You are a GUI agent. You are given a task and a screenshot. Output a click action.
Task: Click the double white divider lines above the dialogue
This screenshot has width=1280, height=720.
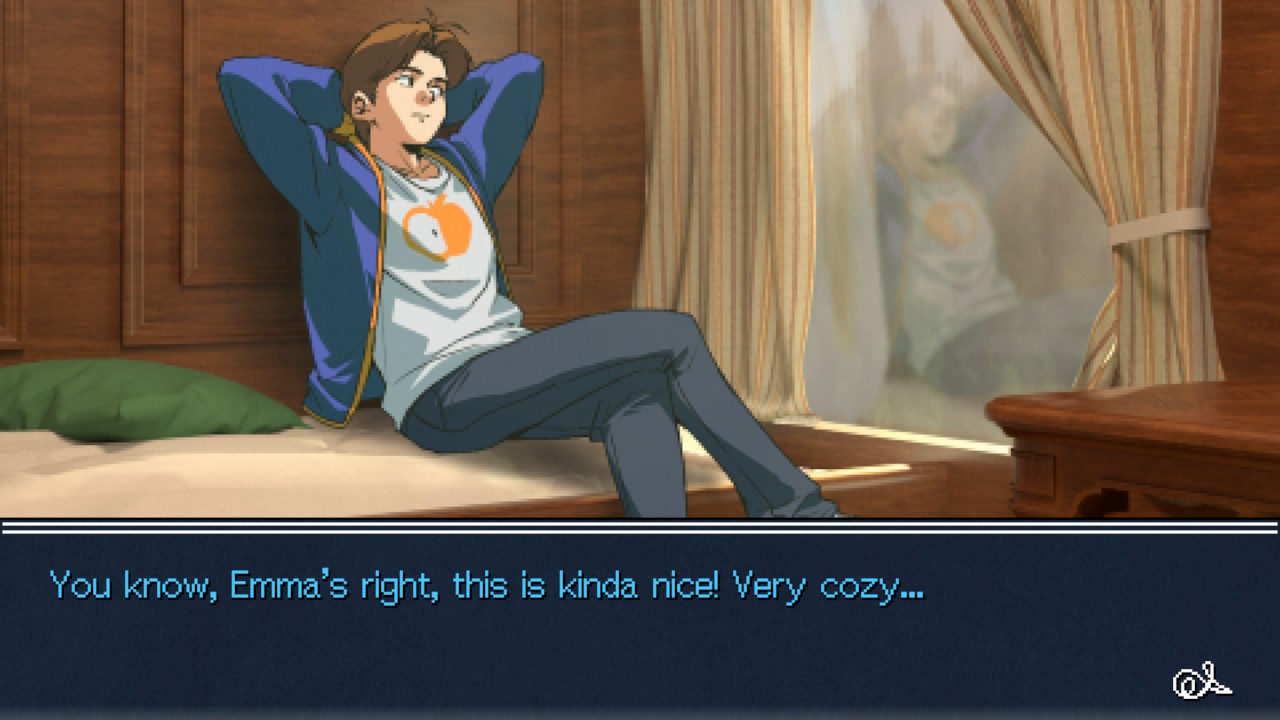pyautogui.click(x=640, y=528)
